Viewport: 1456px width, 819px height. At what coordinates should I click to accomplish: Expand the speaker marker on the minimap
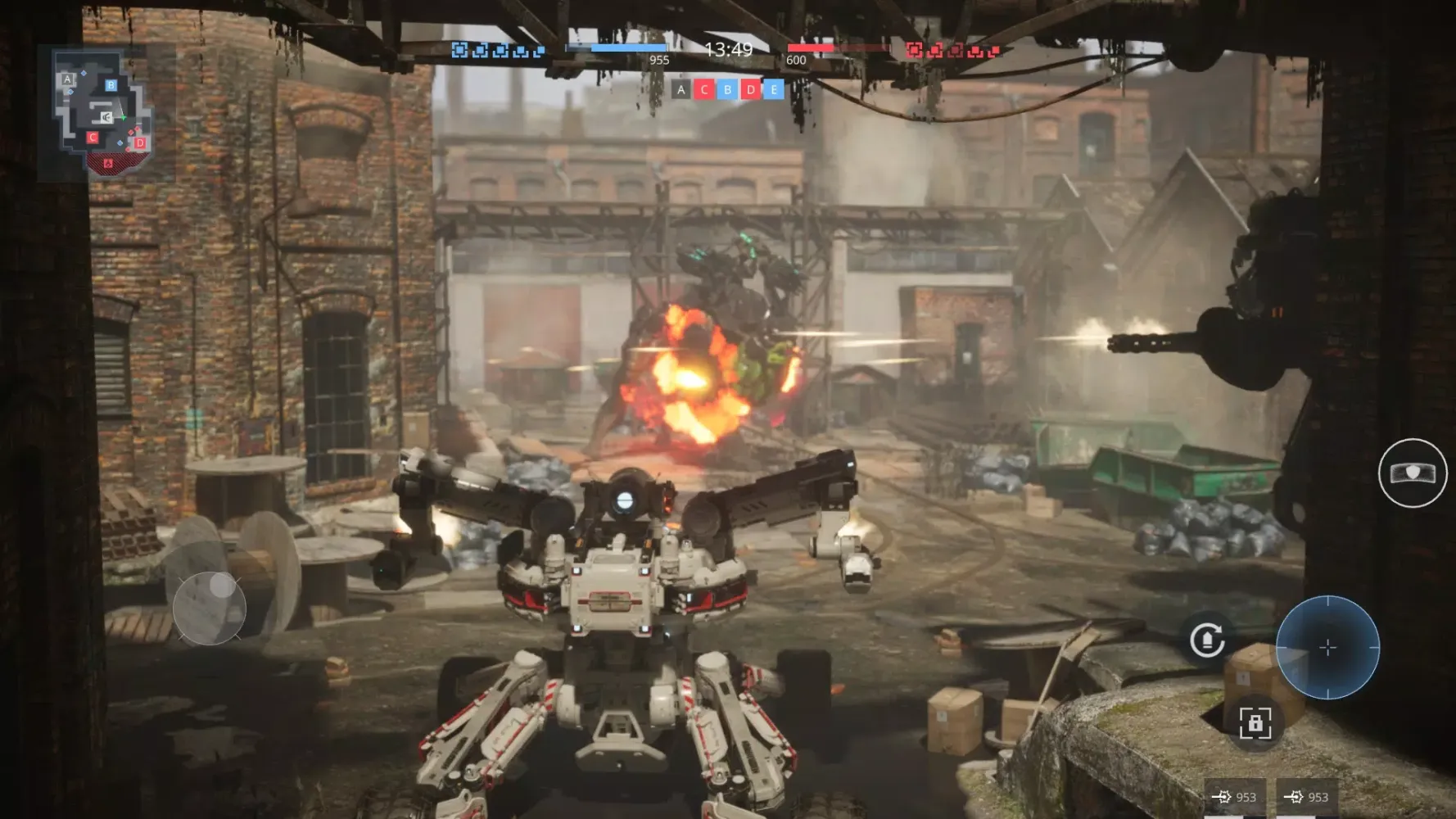click(106, 116)
